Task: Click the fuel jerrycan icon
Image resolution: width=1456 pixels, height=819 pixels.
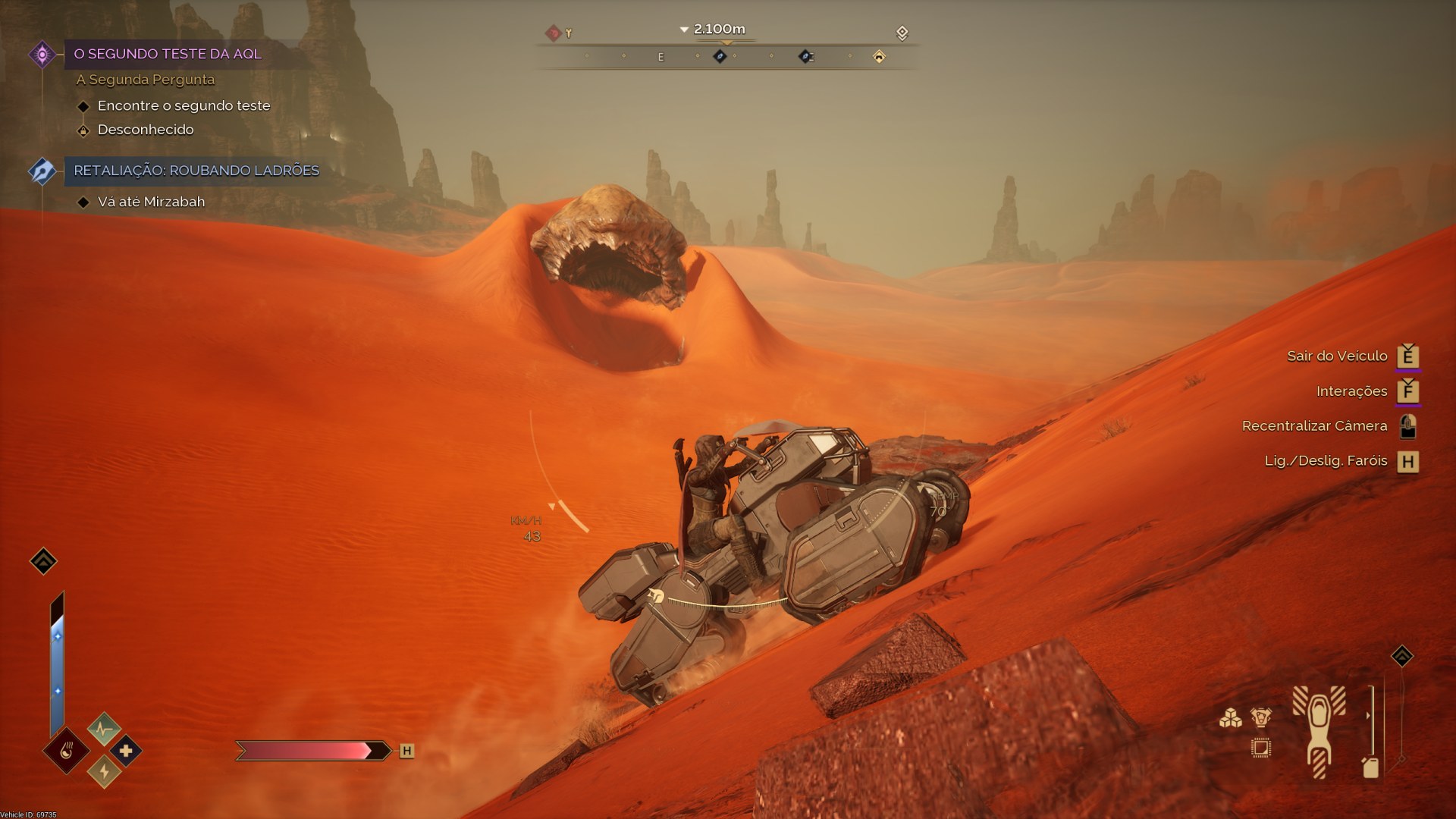Action: coord(1370,767)
